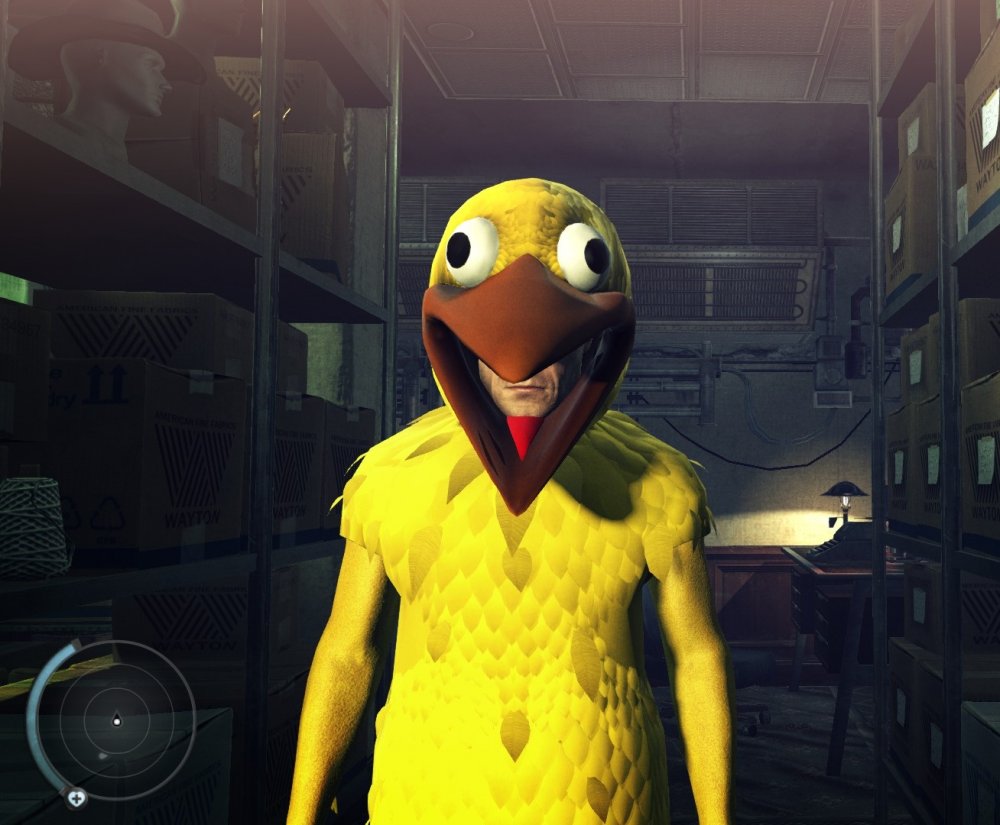Image resolution: width=1000 pixels, height=825 pixels.
Task: Click the heart health icon below the minimap
Action: click(x=76, y=798)
